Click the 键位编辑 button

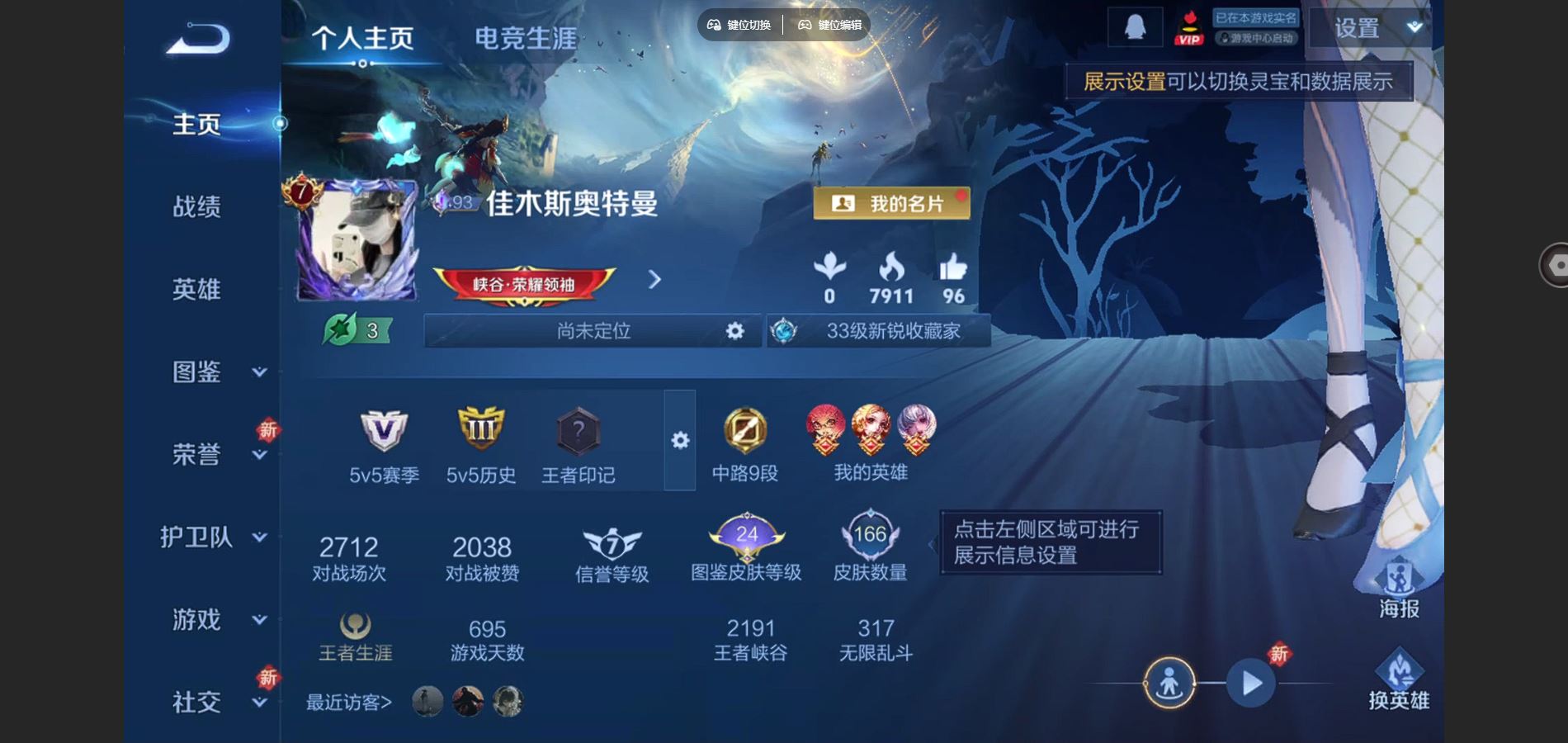(x=831, y=25)
